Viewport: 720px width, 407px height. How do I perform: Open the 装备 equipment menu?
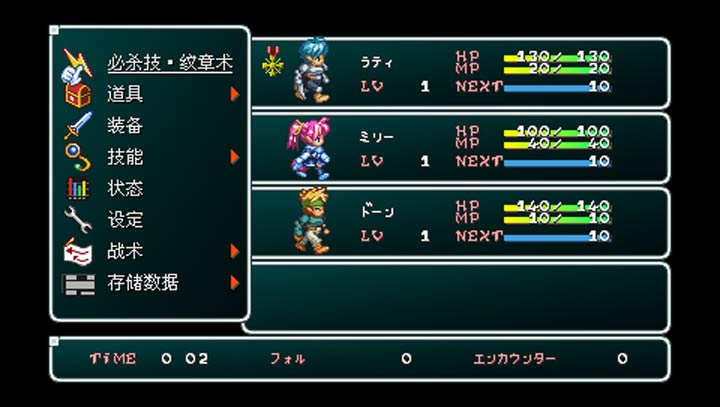[x=125, y=126]
